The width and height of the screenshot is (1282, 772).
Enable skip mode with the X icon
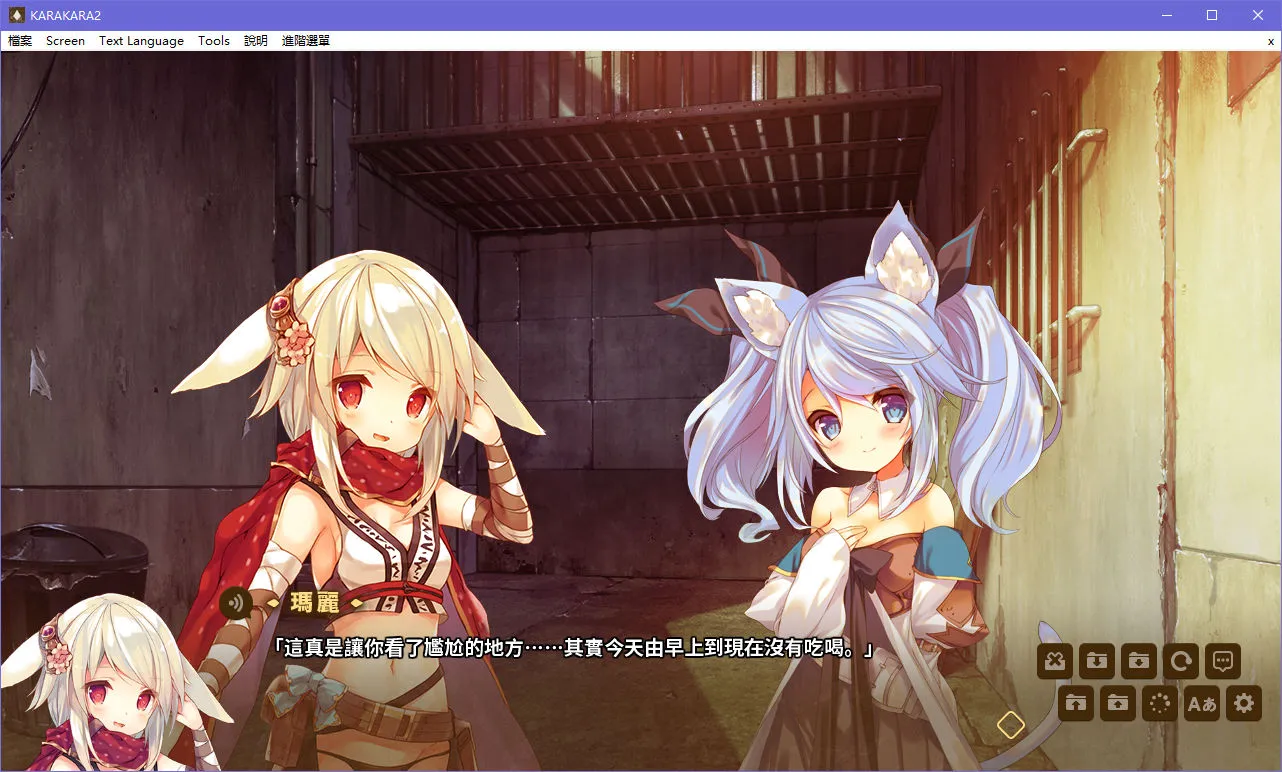coord(1054,660)
